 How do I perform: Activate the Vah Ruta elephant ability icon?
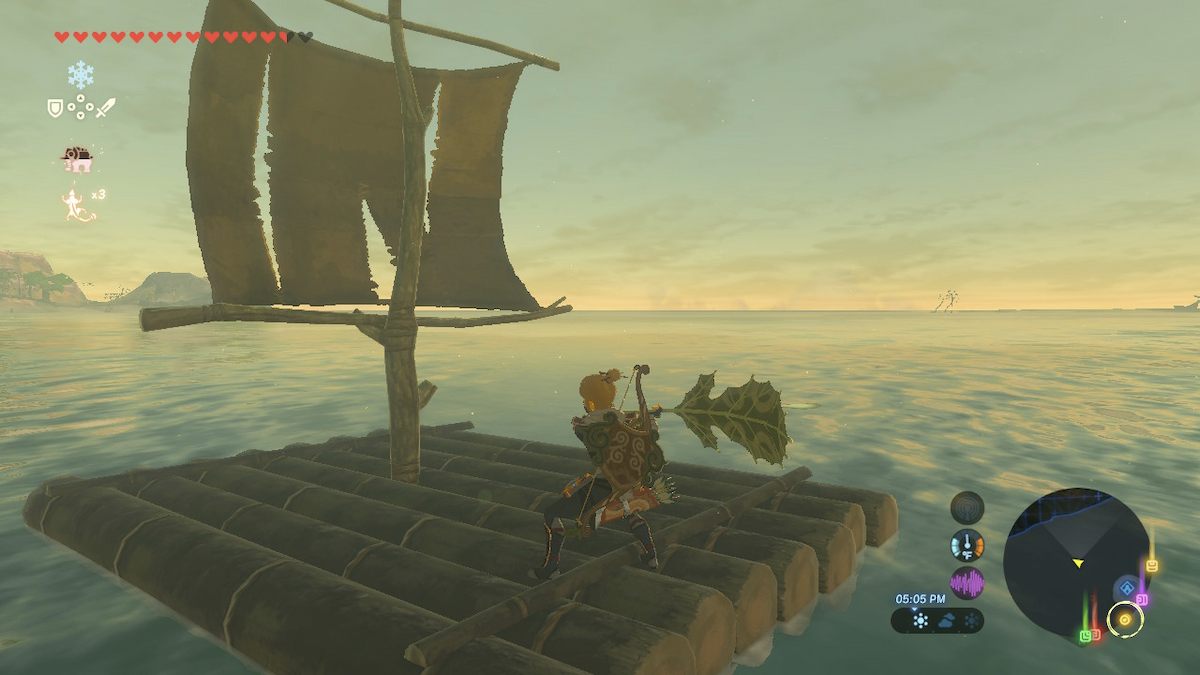click(77, 158)
